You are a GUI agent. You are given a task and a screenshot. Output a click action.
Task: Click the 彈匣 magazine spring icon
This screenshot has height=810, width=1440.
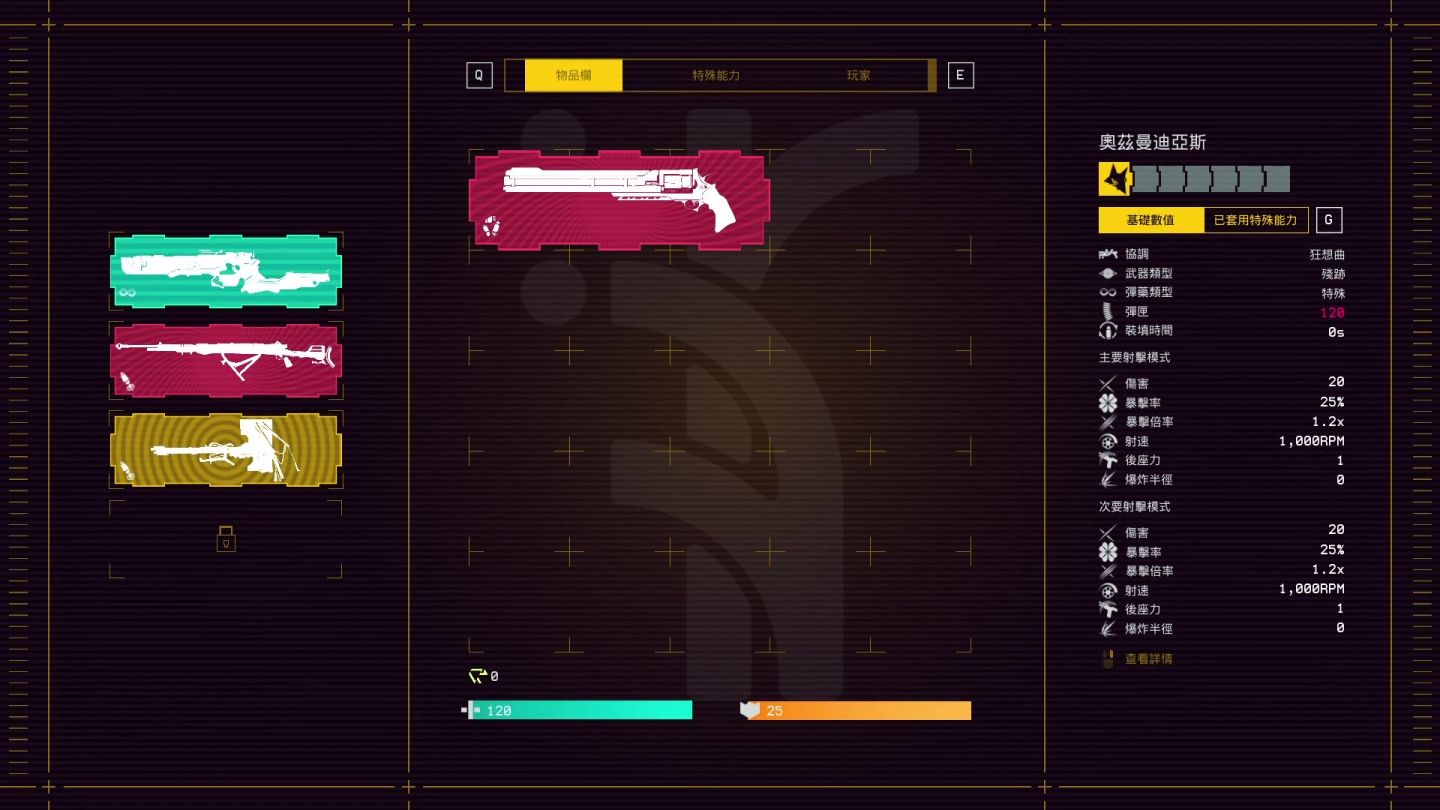click(x=1108, y=312)
